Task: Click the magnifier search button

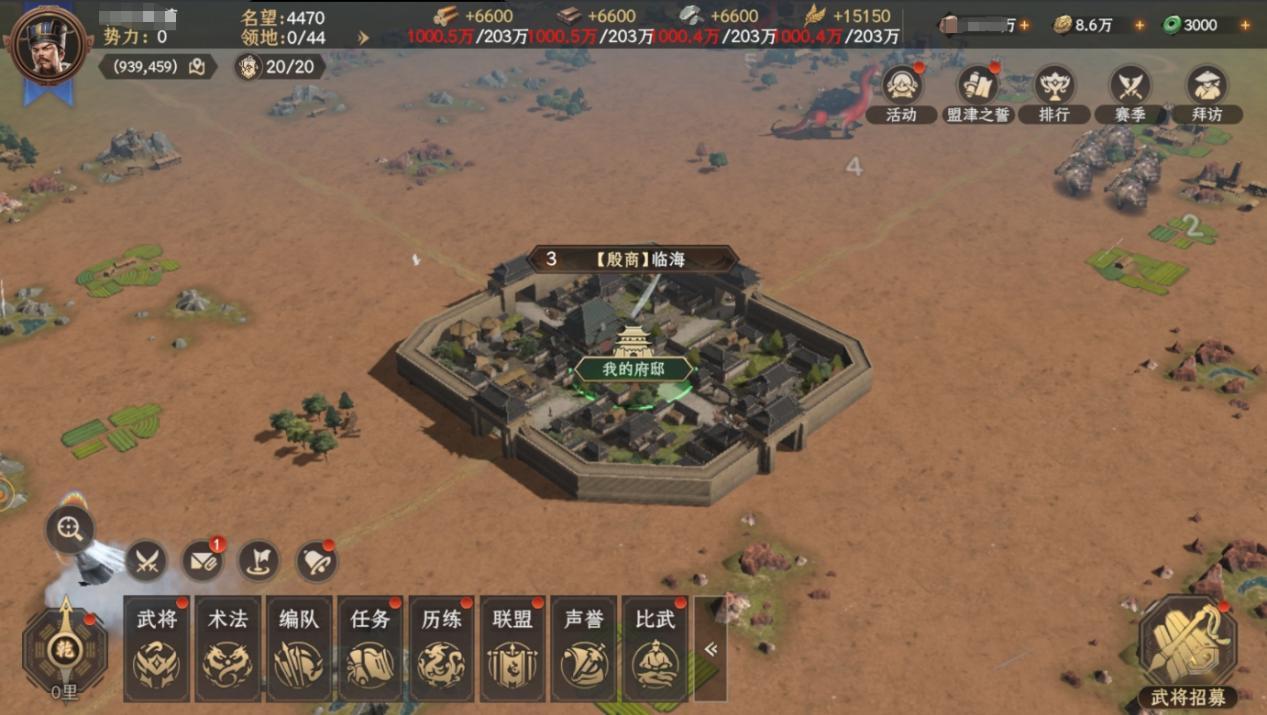Action: click(70, 530)
